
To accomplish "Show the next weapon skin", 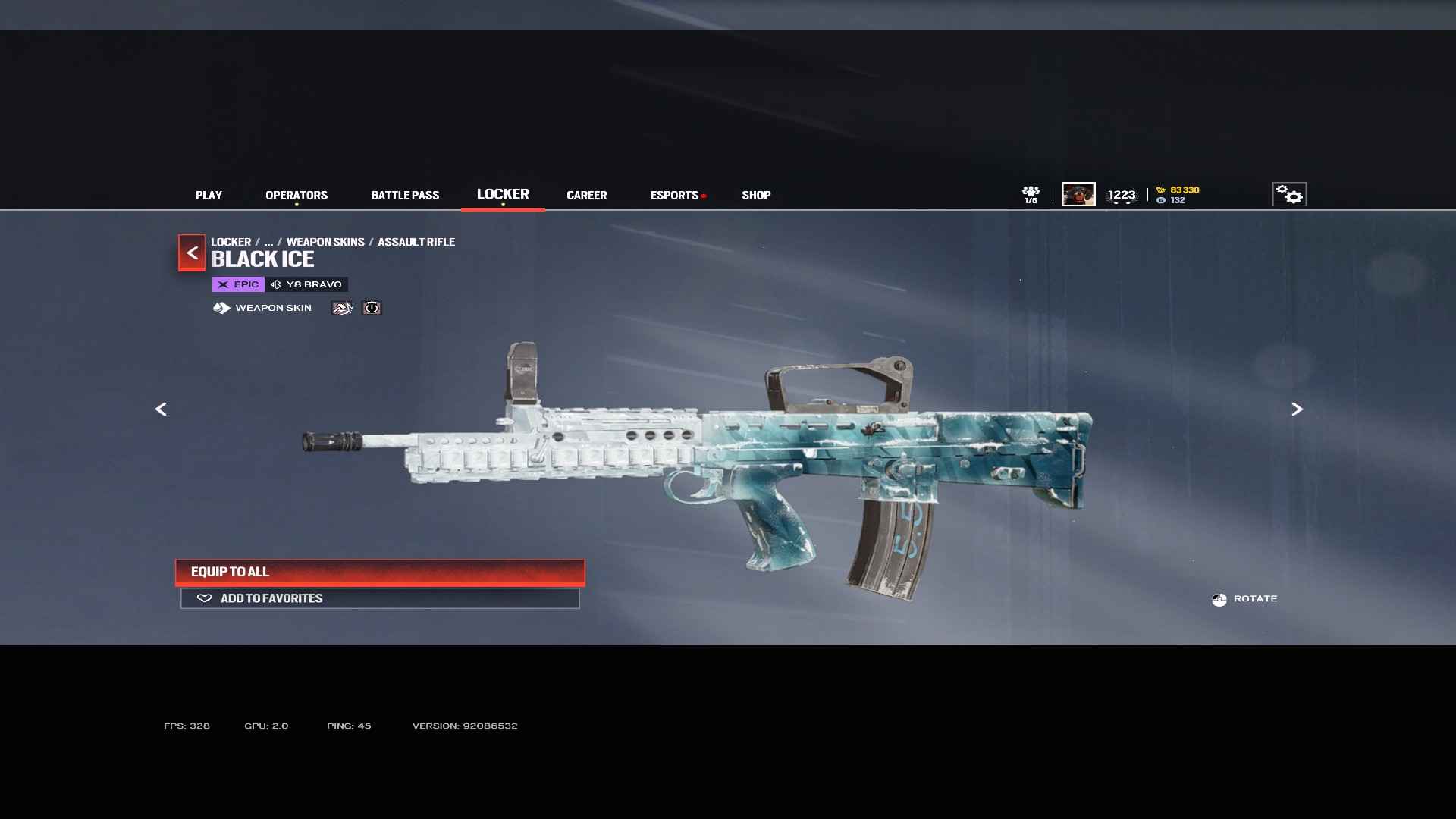I will click(1297, 409).
